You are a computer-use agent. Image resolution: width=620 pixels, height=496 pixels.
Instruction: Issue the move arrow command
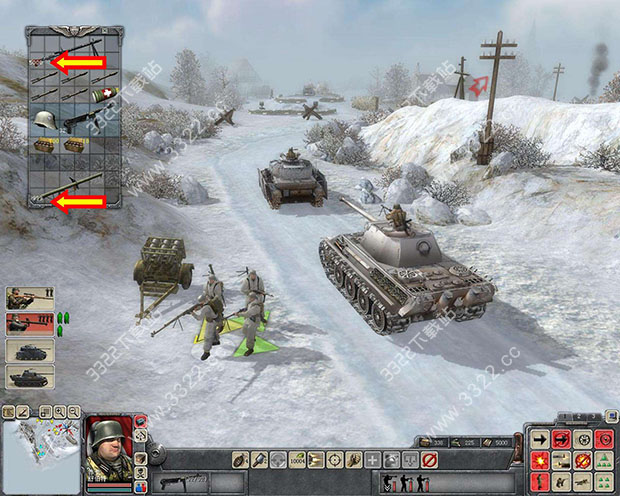pyautogui.click(x=540, y=439)
